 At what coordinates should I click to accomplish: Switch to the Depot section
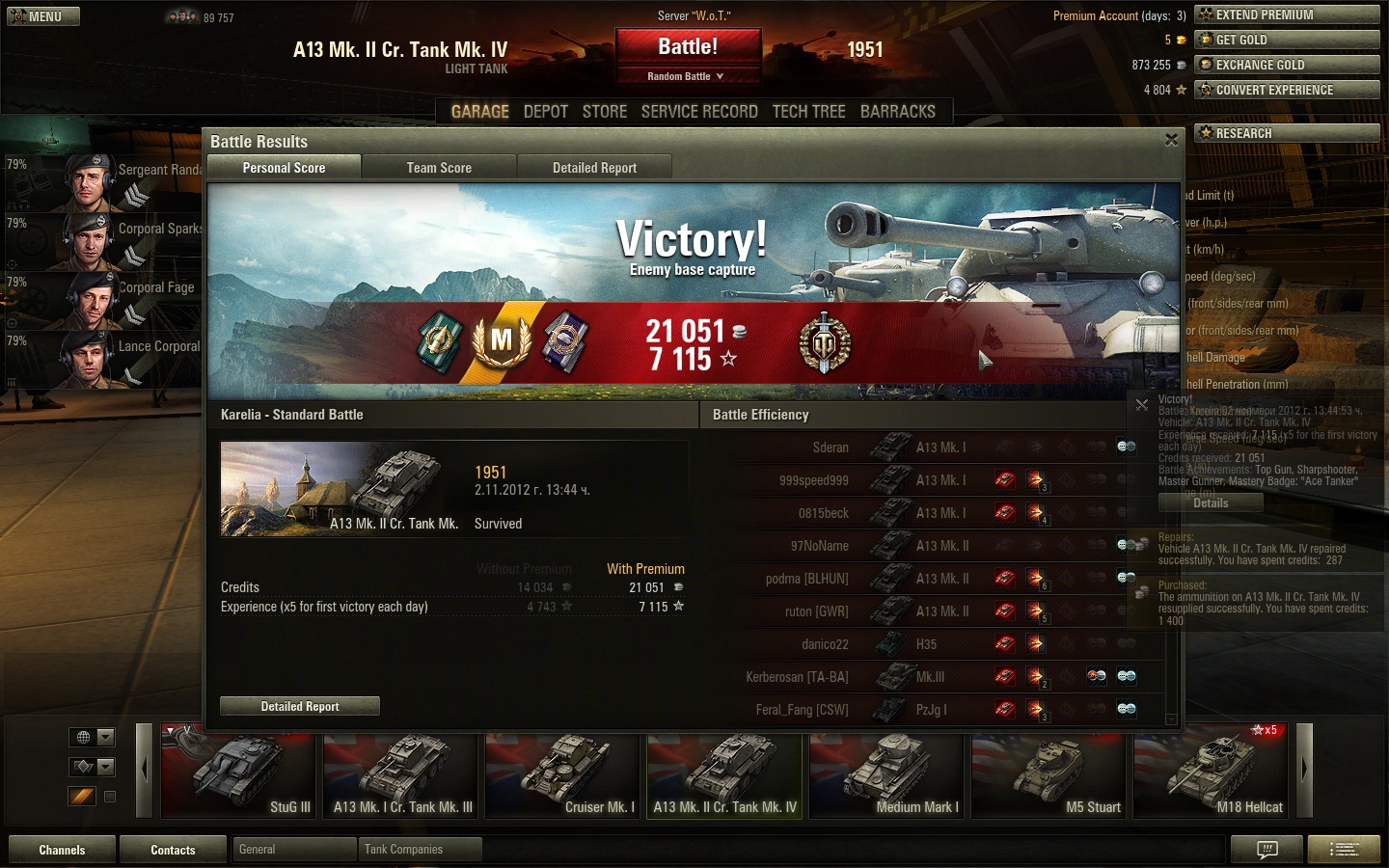[545, 112]
